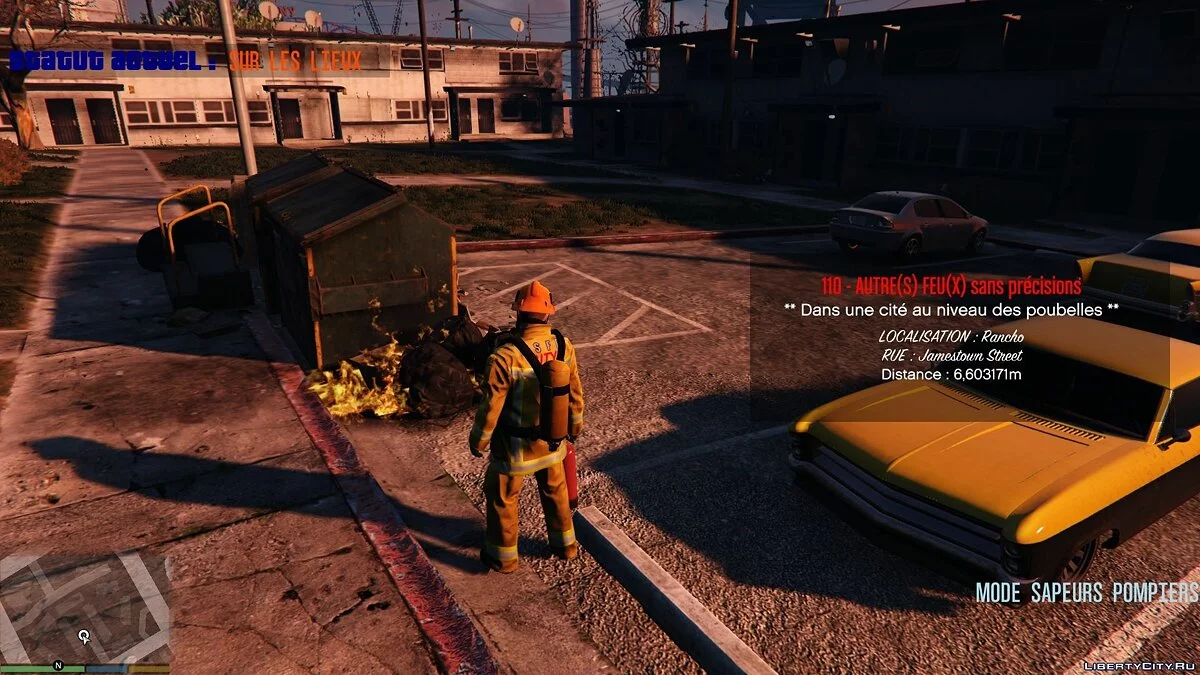Click the MODE SAPEURS POMPIERS label

click(x=1086, y=592)
